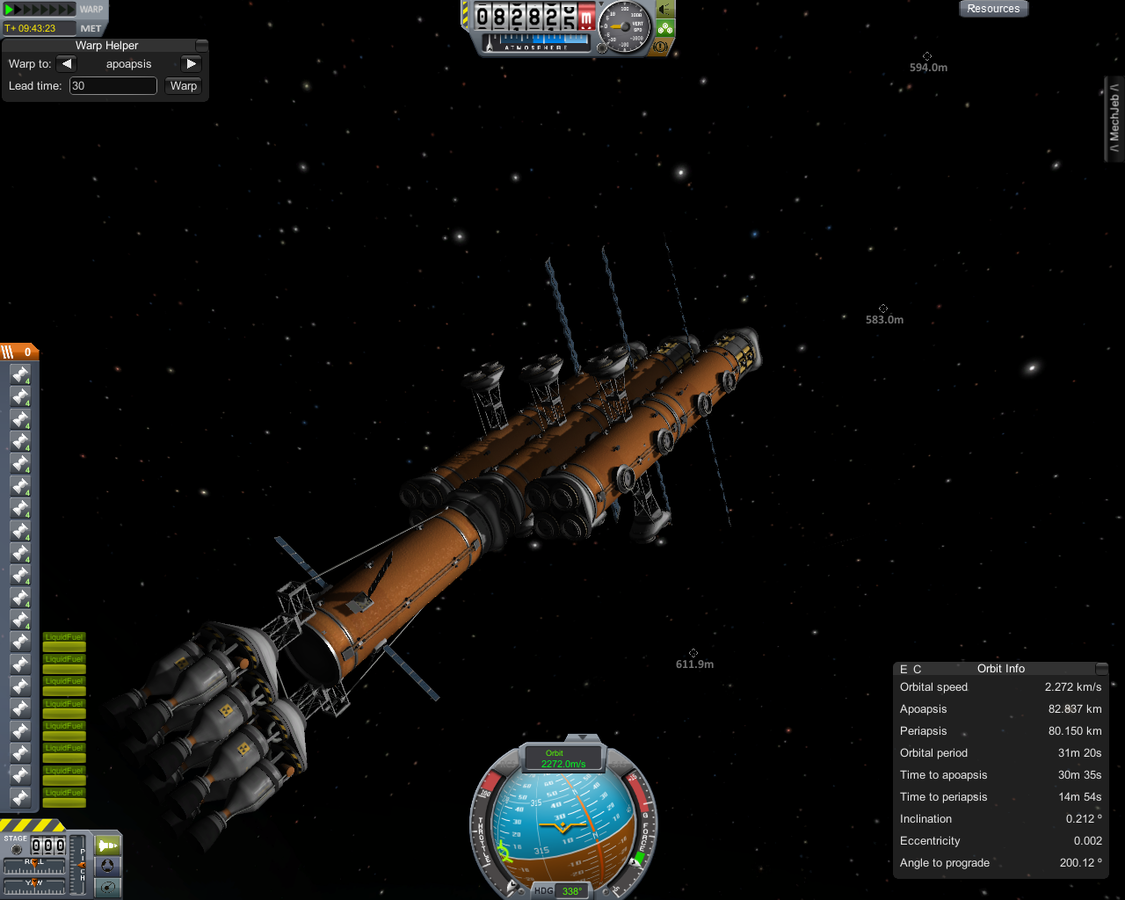Expand the MechJeb side tab
This screenshot has width=1125, height=900.
pos(1114,118)
